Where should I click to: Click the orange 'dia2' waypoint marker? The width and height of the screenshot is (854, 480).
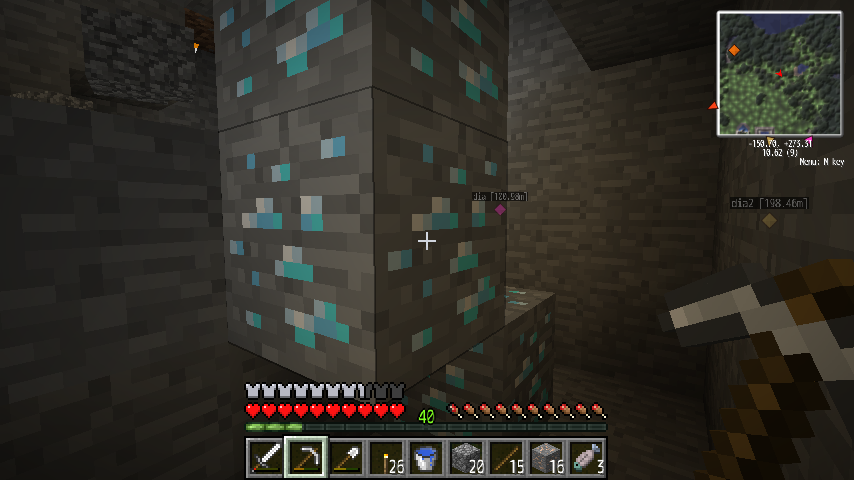[768, 220]
